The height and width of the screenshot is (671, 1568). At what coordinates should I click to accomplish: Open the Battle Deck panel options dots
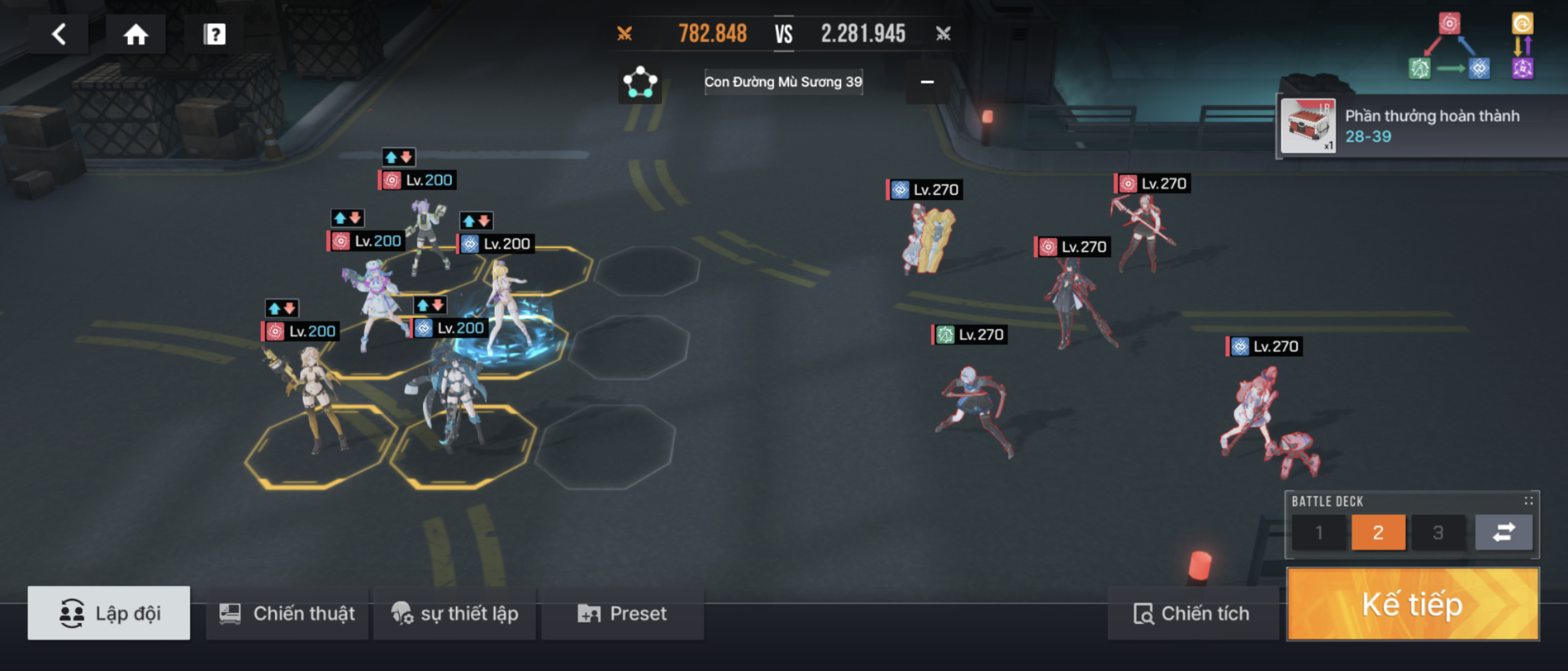click(x=1528, y=501)
